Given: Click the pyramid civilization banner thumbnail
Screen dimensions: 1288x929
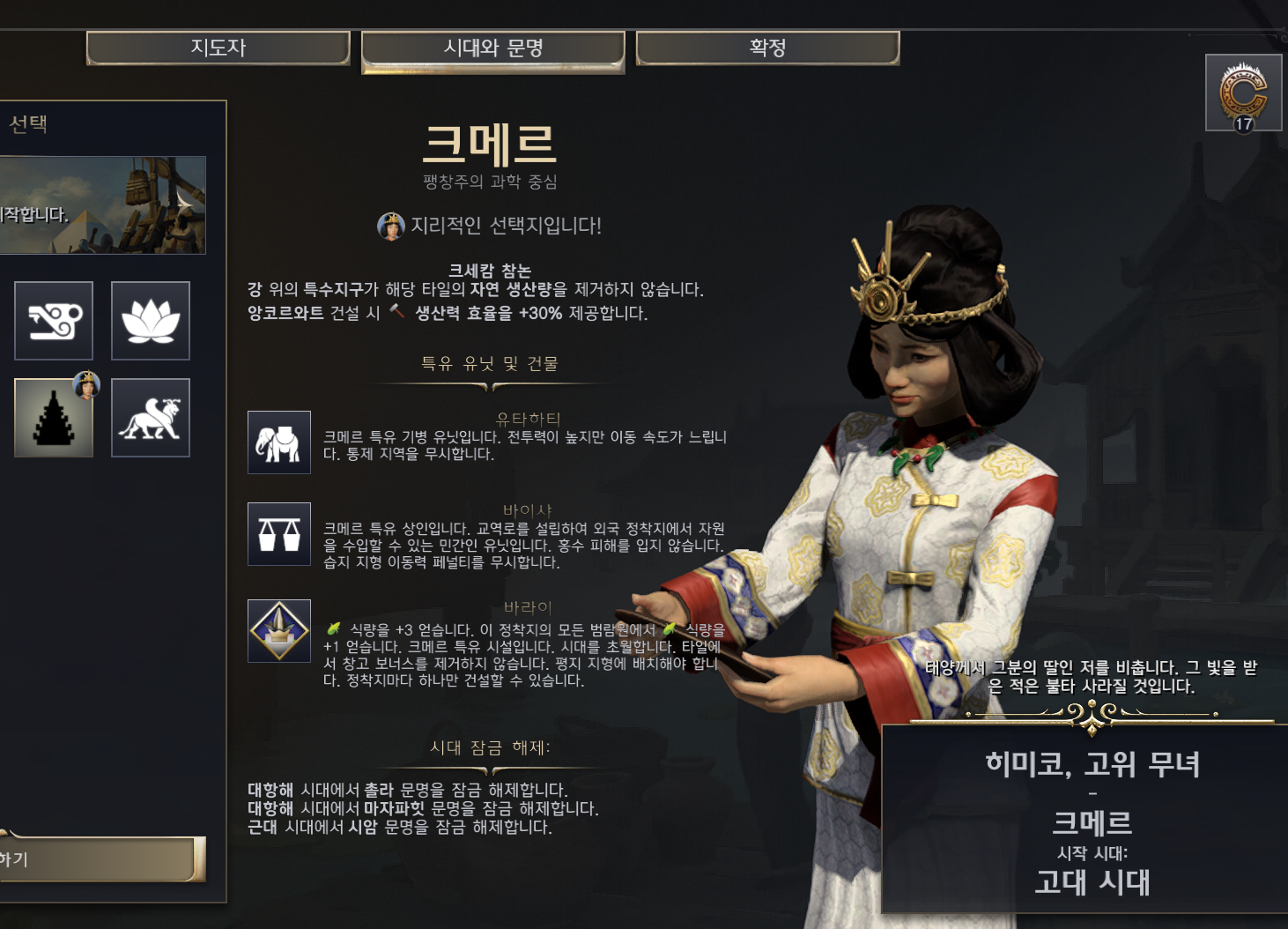Looking at the screenshot, I should coord(102,205).
